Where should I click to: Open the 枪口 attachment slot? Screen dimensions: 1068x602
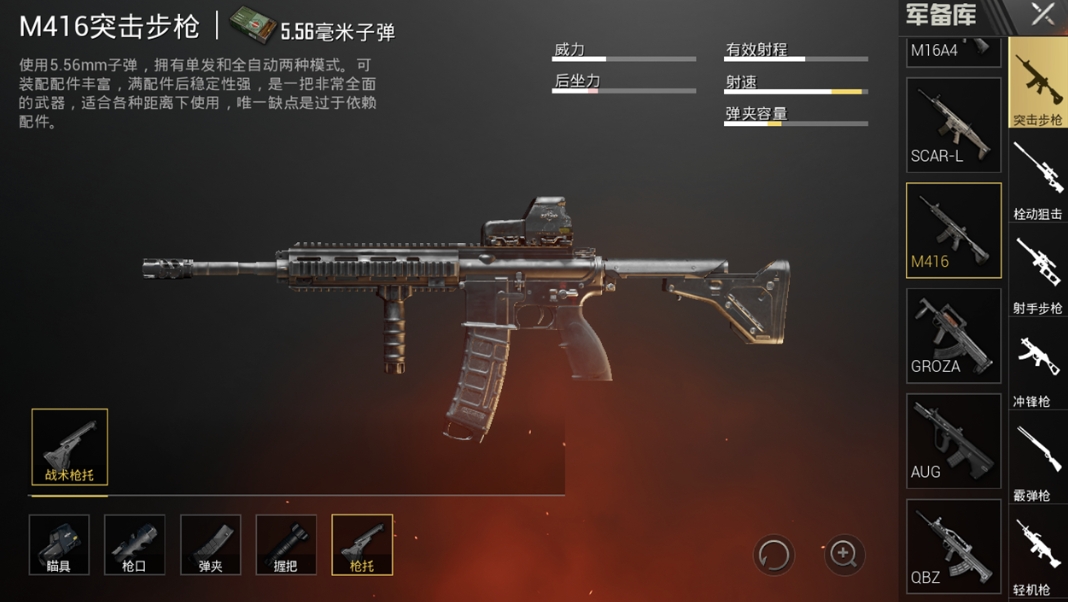tap(135, 545)
